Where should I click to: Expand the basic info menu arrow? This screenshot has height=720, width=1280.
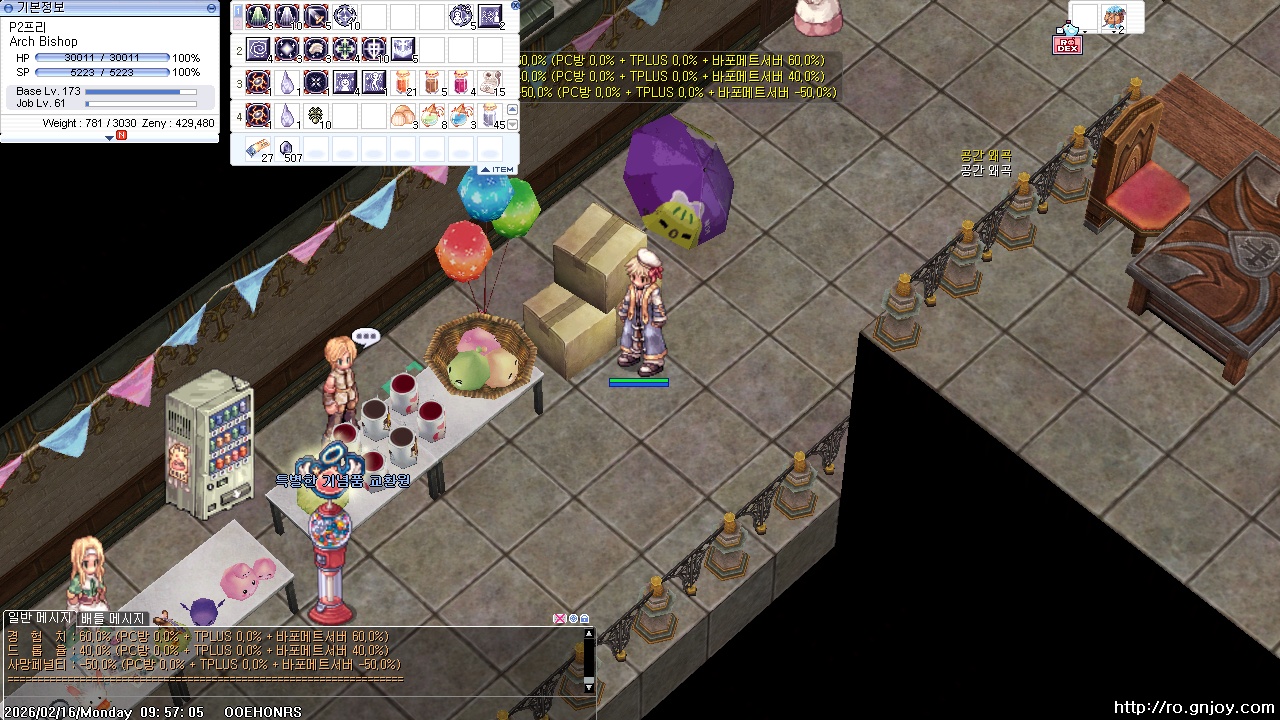(x=110, y=137)
